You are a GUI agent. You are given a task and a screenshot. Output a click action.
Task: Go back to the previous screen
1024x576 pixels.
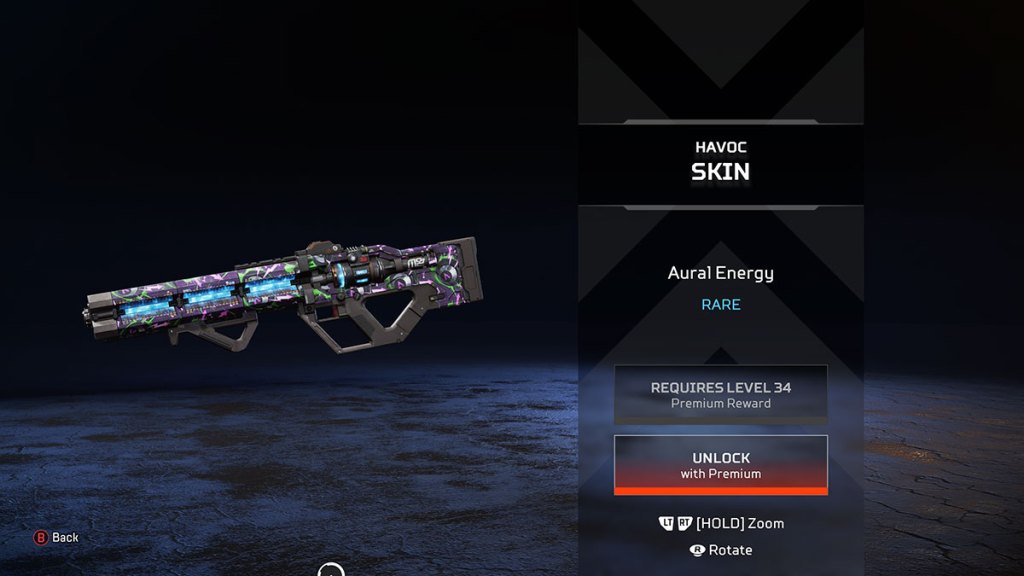(x=56, y=538)
